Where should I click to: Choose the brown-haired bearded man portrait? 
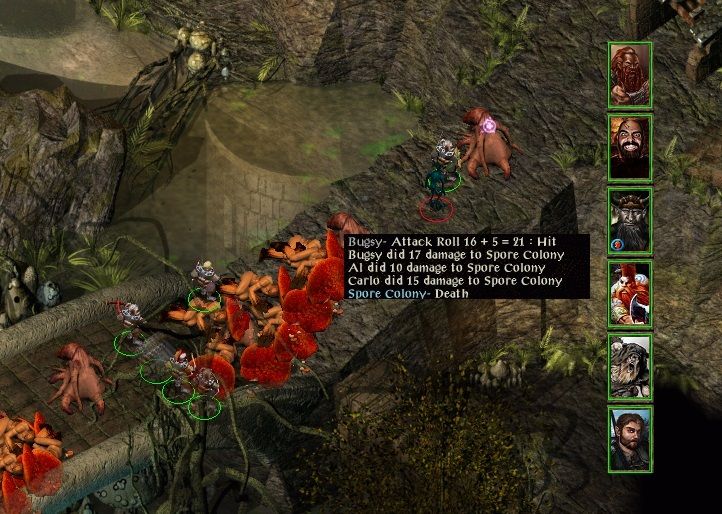tap(630, 440)
